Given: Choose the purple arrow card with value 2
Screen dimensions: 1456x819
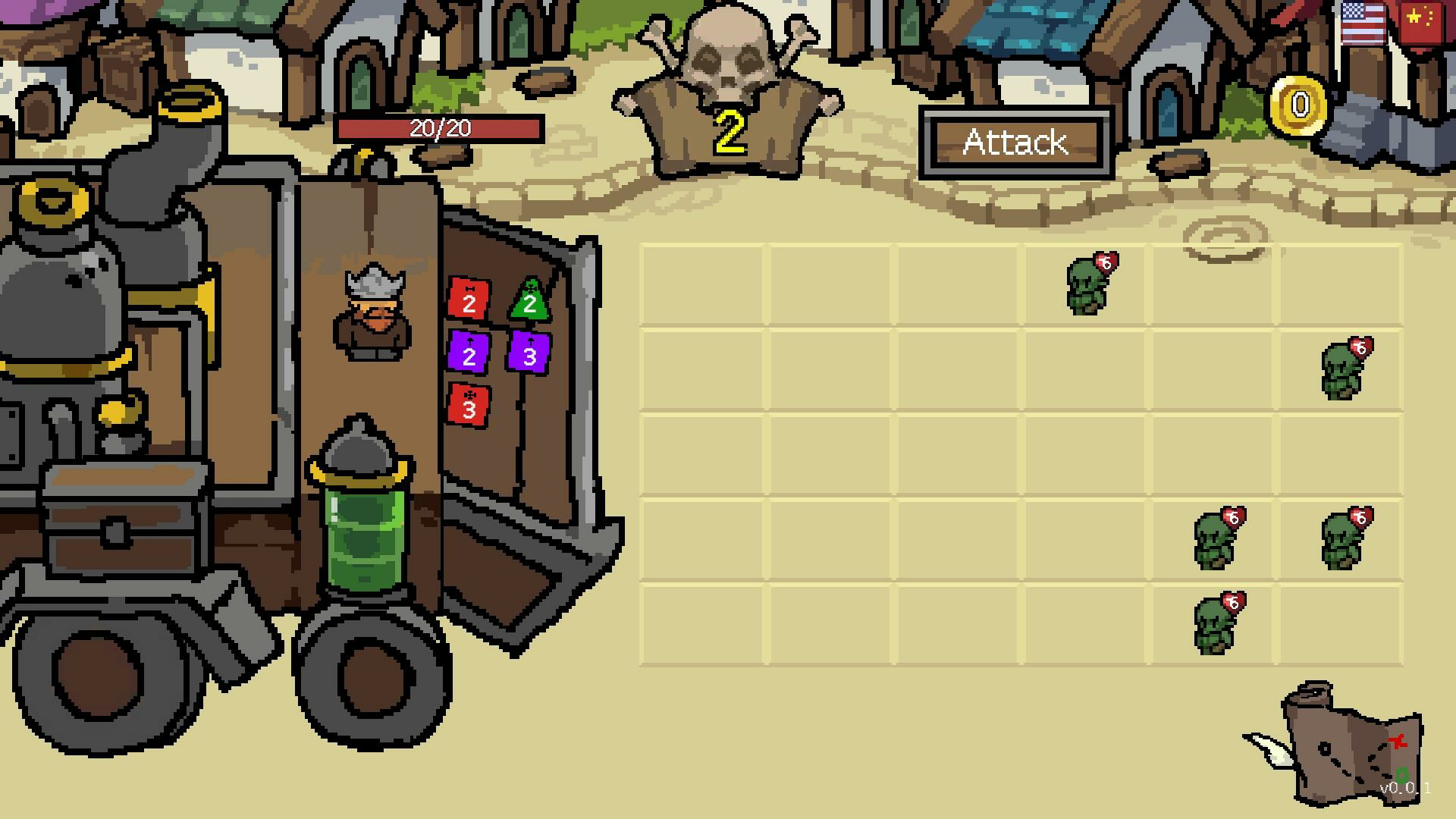Looking at the screenshot, I should [469, 353].
